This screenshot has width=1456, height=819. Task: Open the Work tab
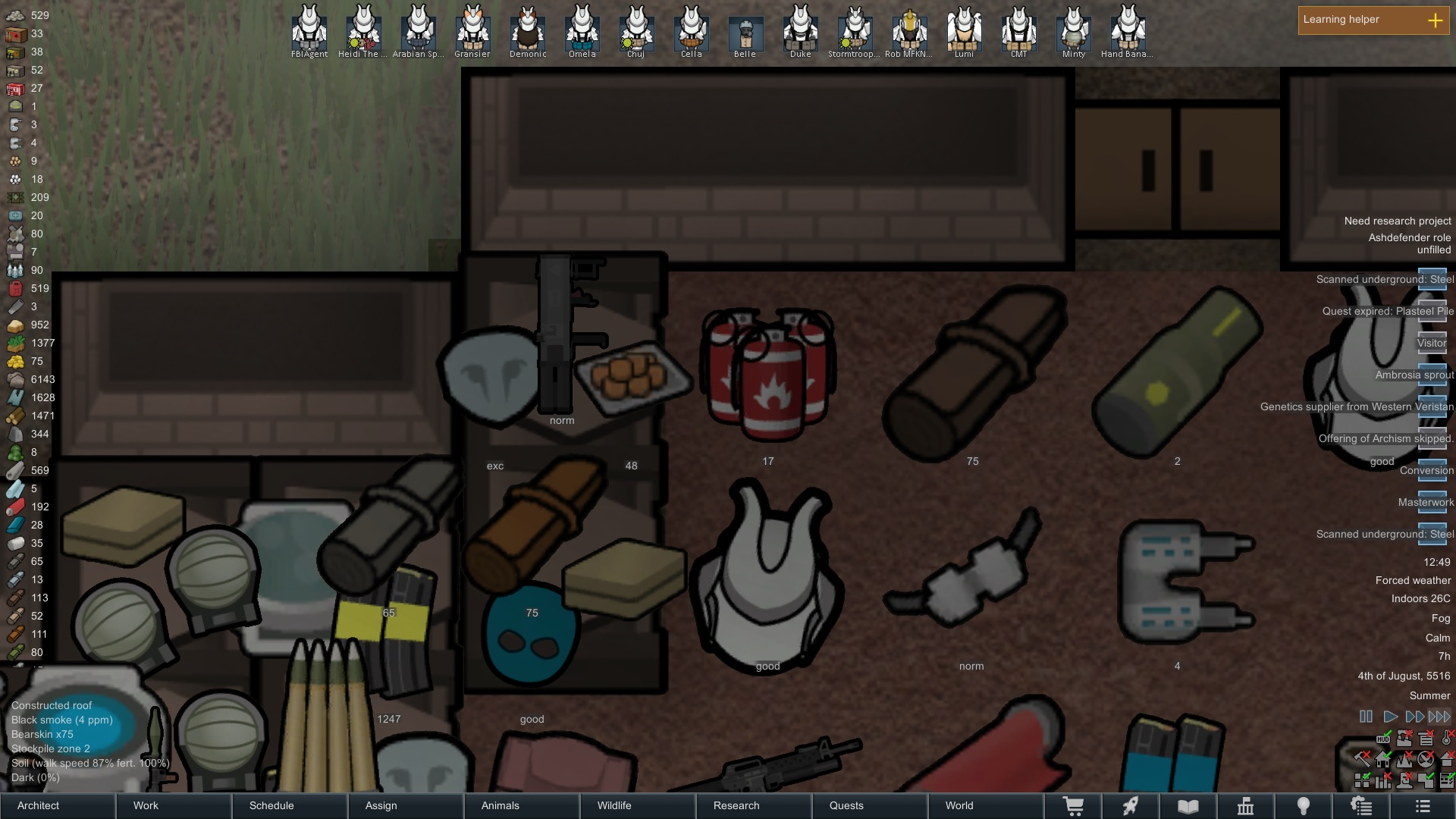coord(174,805)
